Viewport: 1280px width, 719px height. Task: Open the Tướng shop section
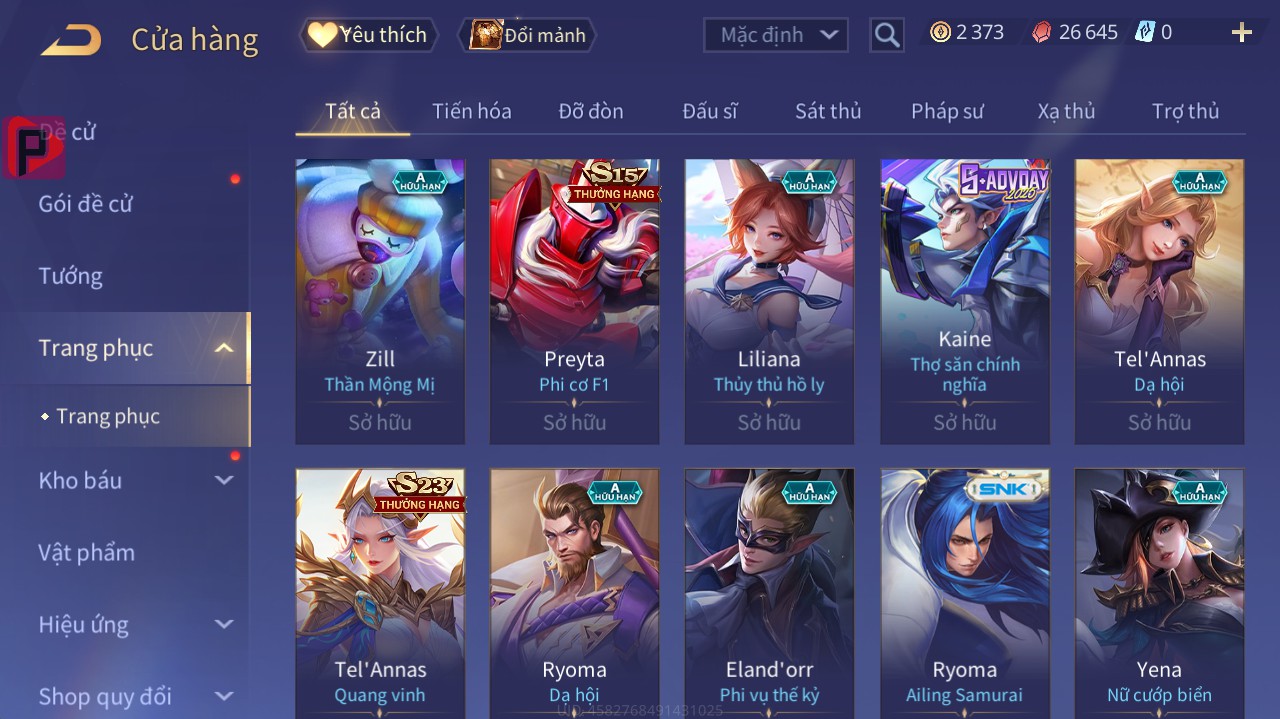(71, 276)
